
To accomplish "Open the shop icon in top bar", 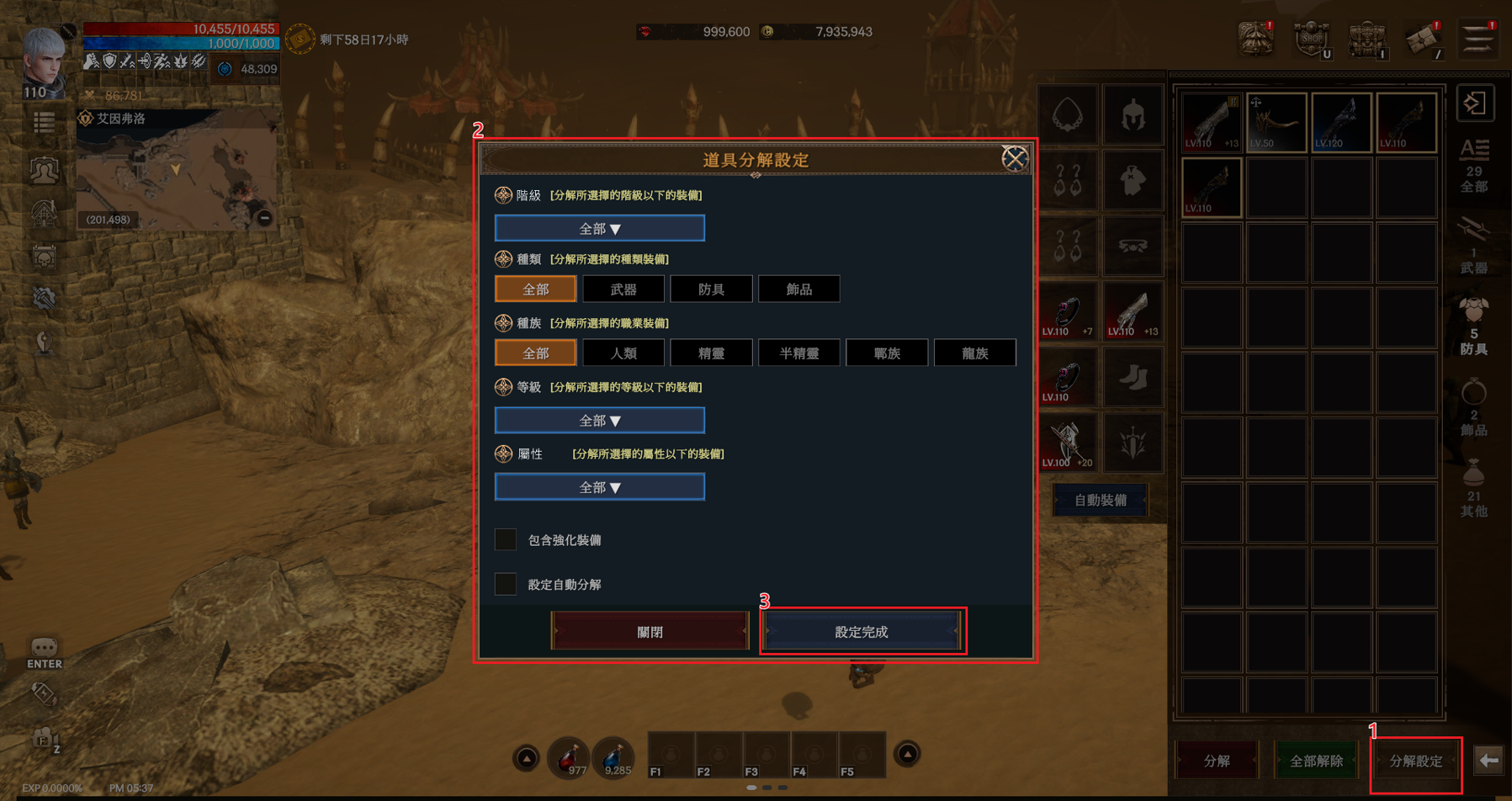I will (1311, 39).
